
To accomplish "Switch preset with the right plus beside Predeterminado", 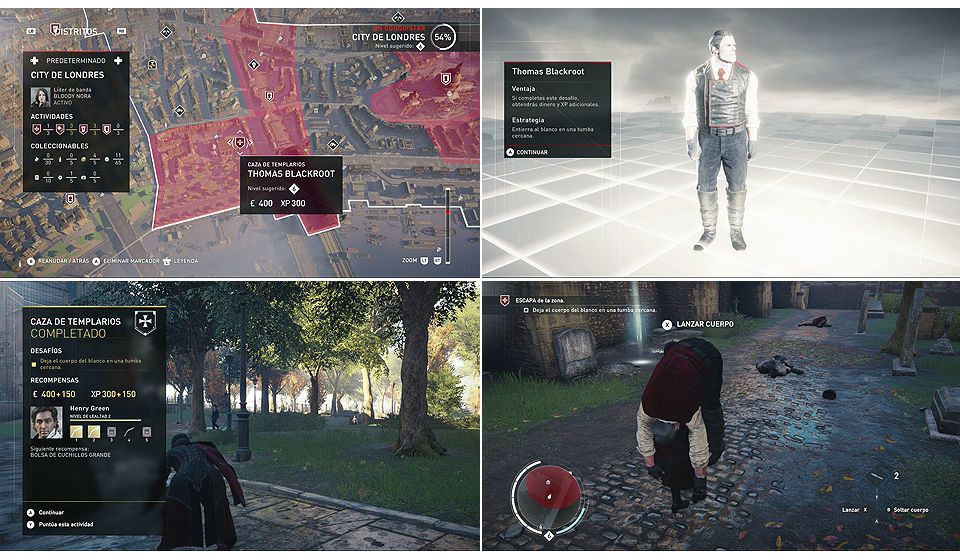I will (x=118, y=60).
